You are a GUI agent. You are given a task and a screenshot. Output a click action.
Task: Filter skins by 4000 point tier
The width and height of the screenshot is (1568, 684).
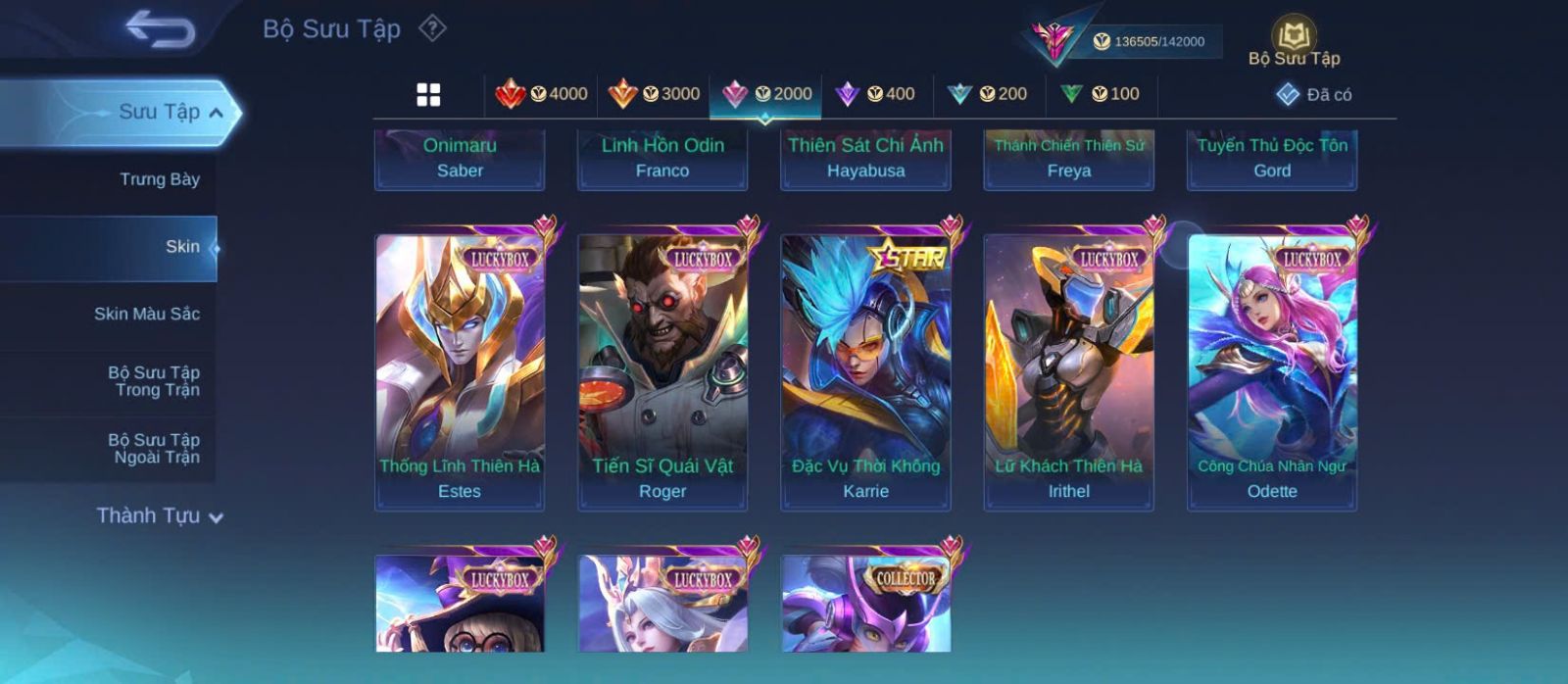click(542, 94)
